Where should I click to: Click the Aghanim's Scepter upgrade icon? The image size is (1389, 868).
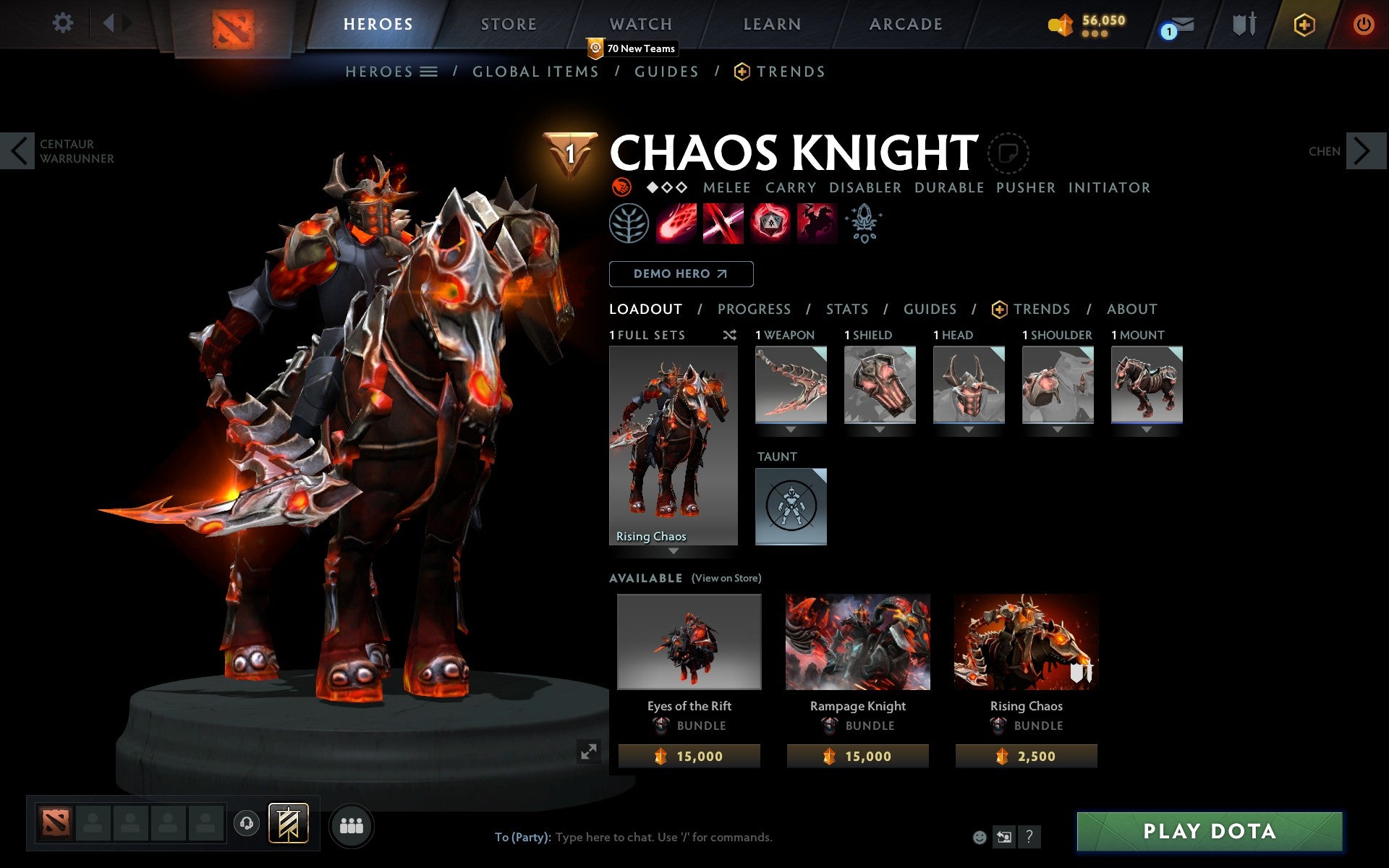[864, 224]
